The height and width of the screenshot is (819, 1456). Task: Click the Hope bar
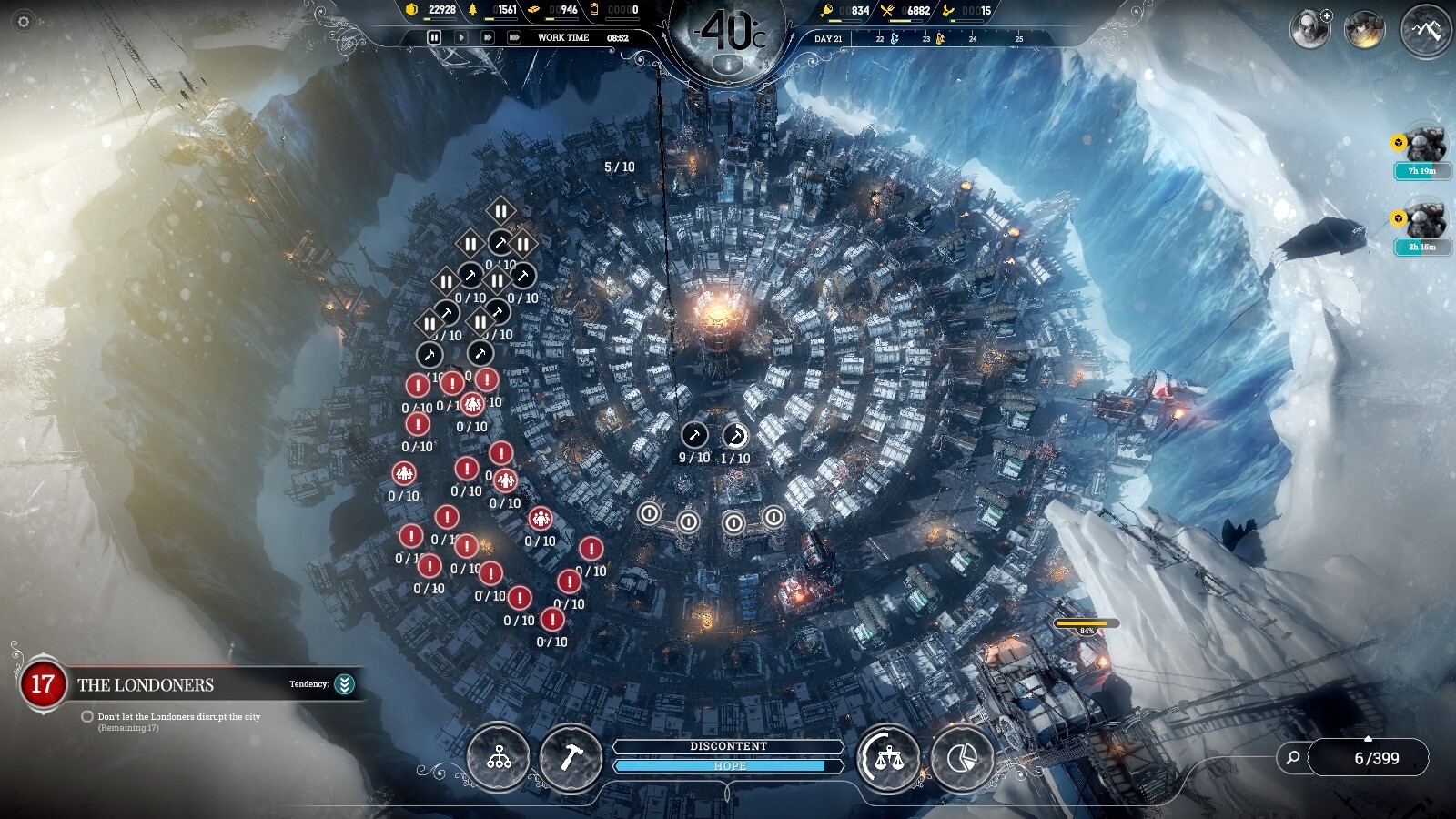728,766
